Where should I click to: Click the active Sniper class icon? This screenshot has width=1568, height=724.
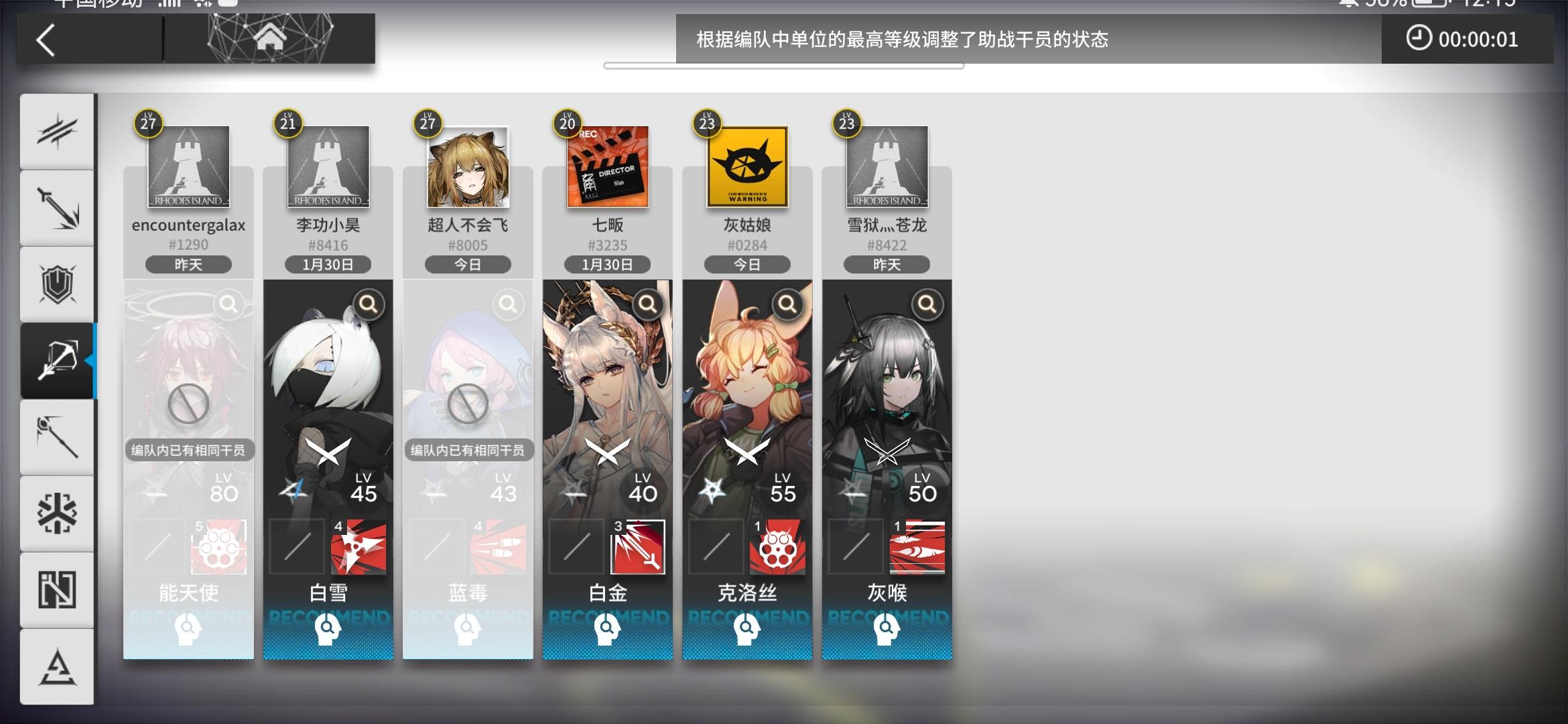pyautogui.click(x=57, y=360)
